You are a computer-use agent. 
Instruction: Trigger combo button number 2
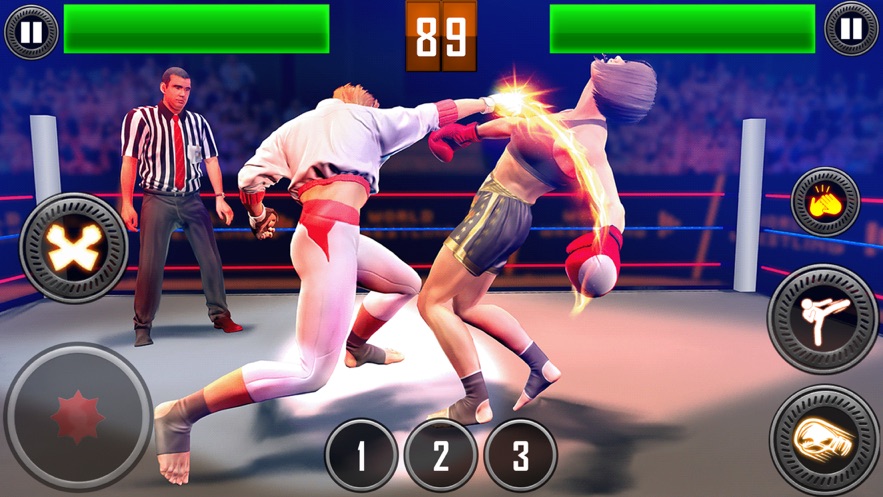click(441, 455)
